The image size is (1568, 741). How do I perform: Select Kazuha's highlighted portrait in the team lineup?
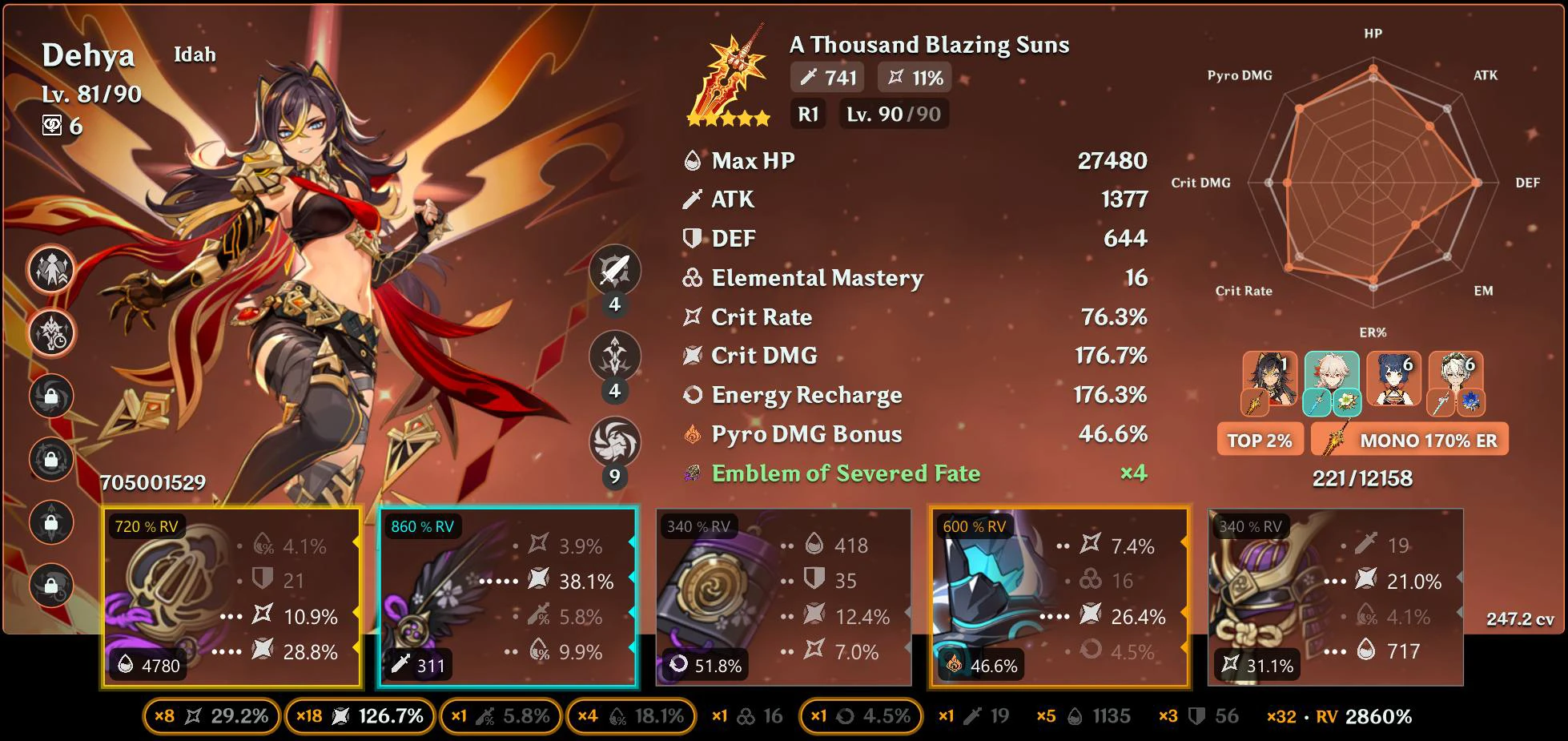[1330, 380]
